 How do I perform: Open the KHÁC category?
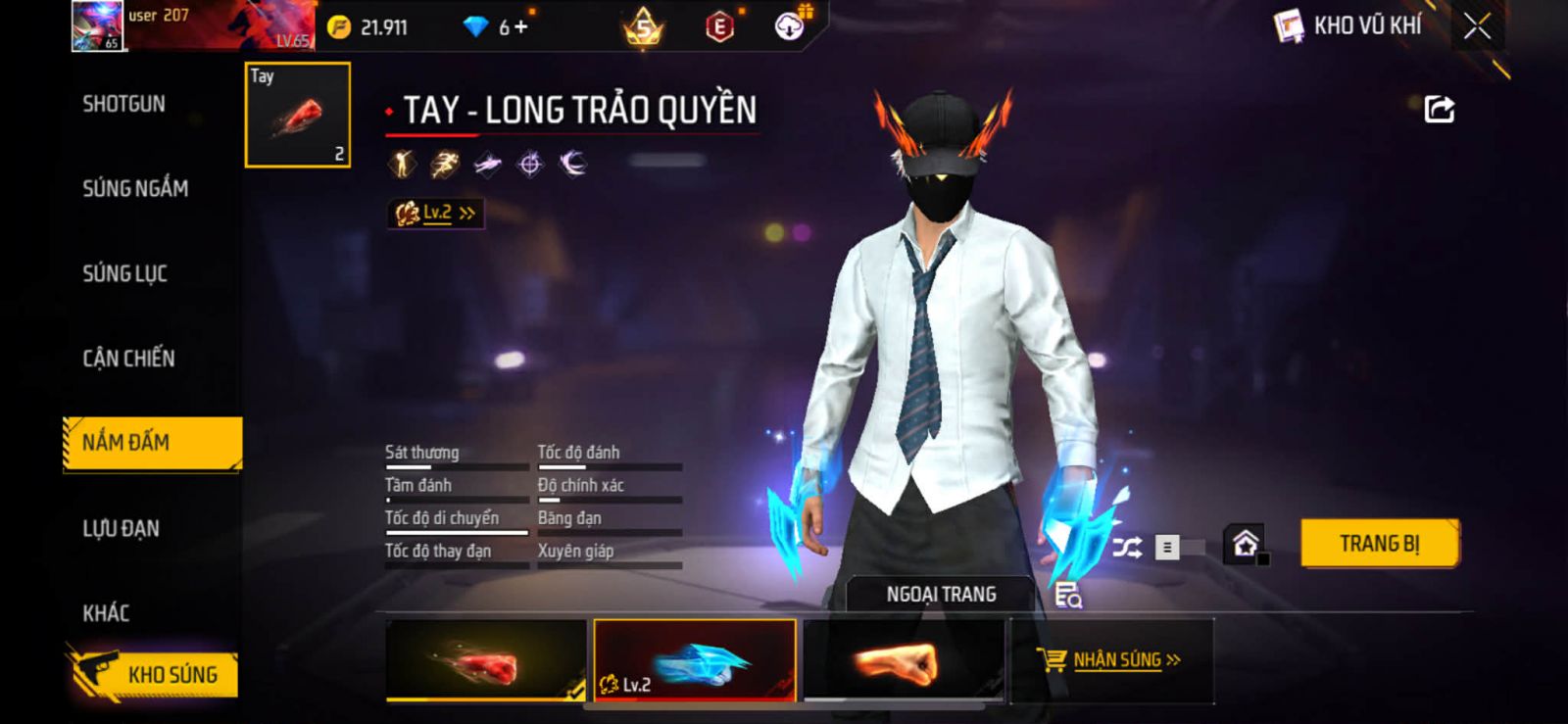coord(106,613)
